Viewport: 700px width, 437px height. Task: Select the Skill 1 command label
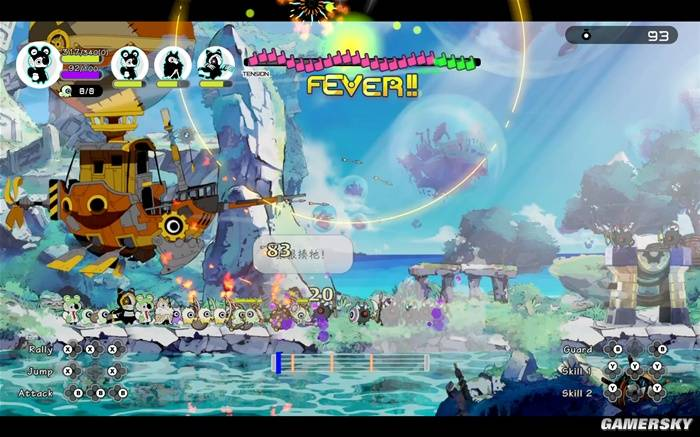(576, 371)
